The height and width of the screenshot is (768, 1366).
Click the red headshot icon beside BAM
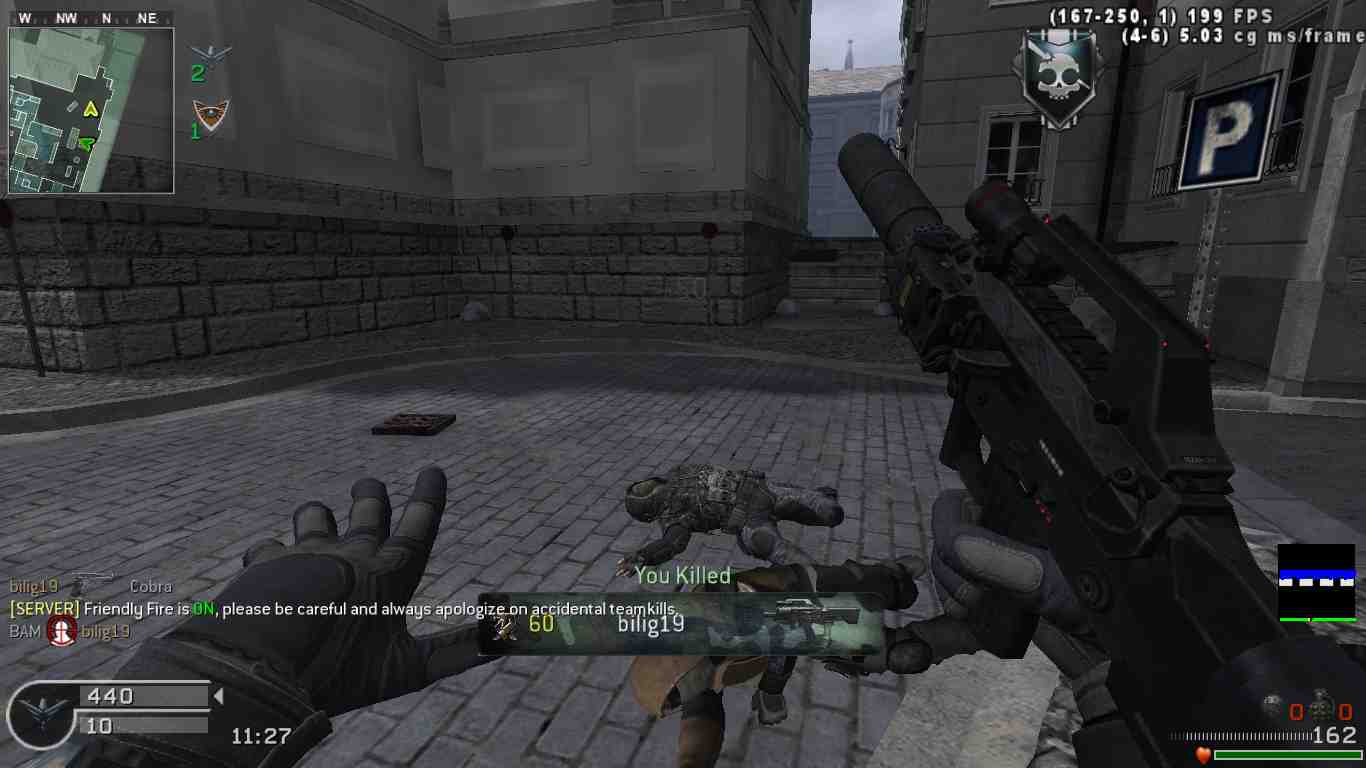click(62, 630)
